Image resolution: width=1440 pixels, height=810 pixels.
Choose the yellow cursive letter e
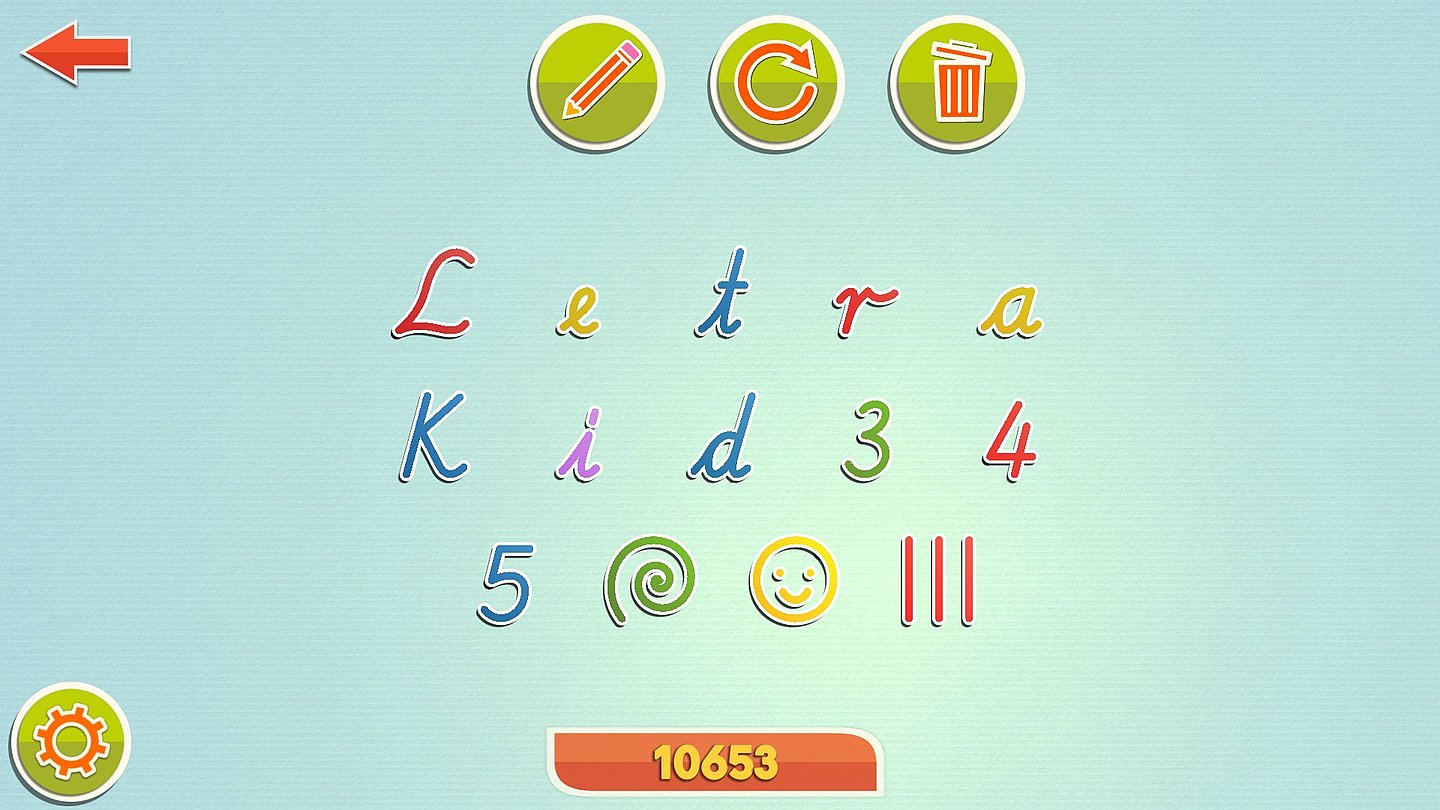pyautogui.click(x=579, y=316)
